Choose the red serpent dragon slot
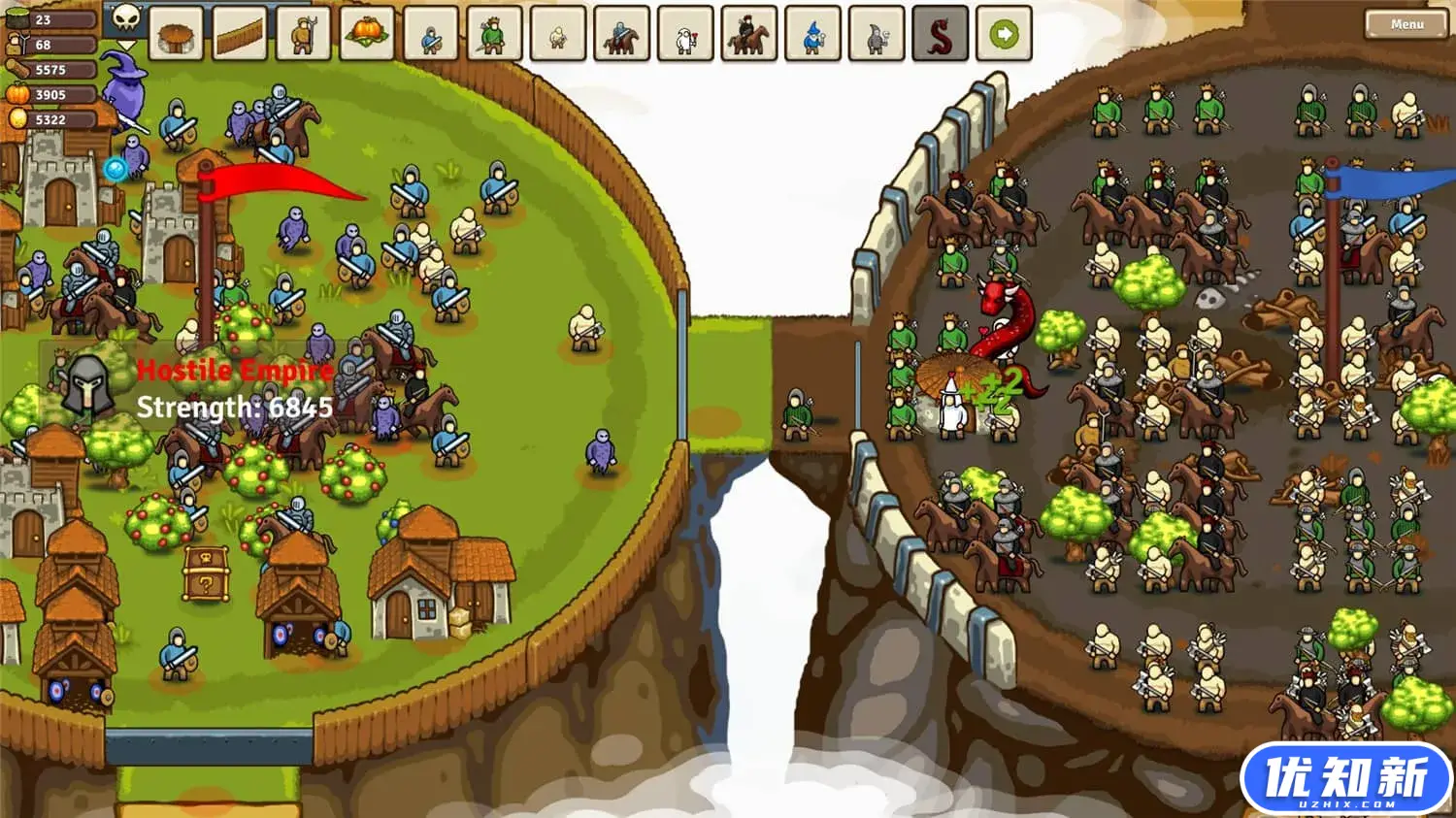 (x=940, y=35)
